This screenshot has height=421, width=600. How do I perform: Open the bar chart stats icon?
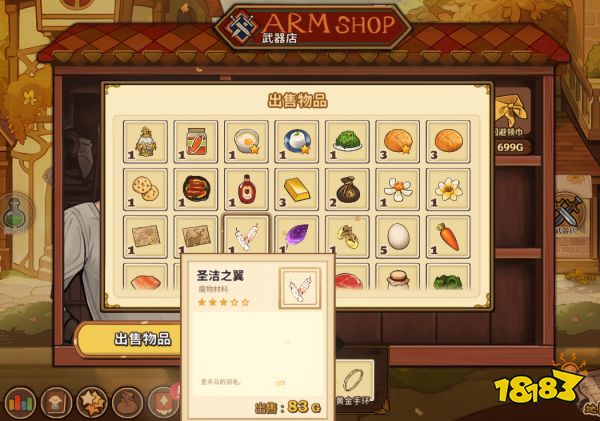[18, 402]
